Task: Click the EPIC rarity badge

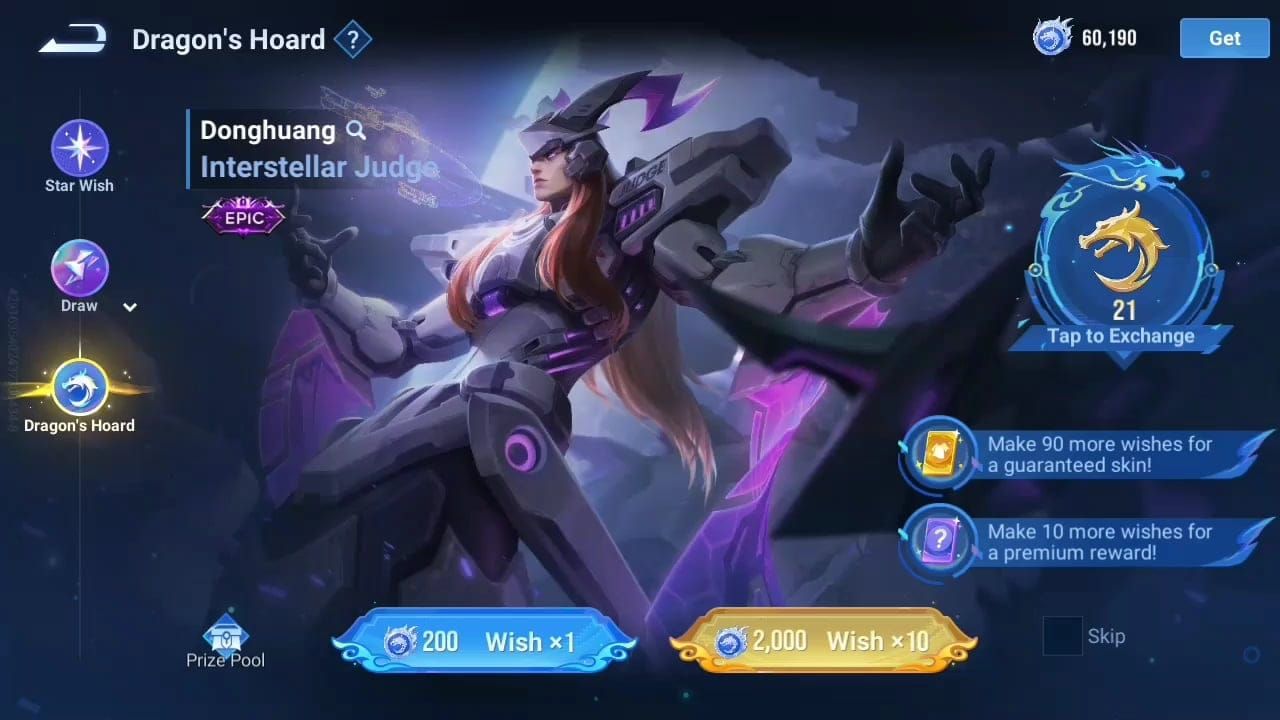Action: tap(242, 216)
